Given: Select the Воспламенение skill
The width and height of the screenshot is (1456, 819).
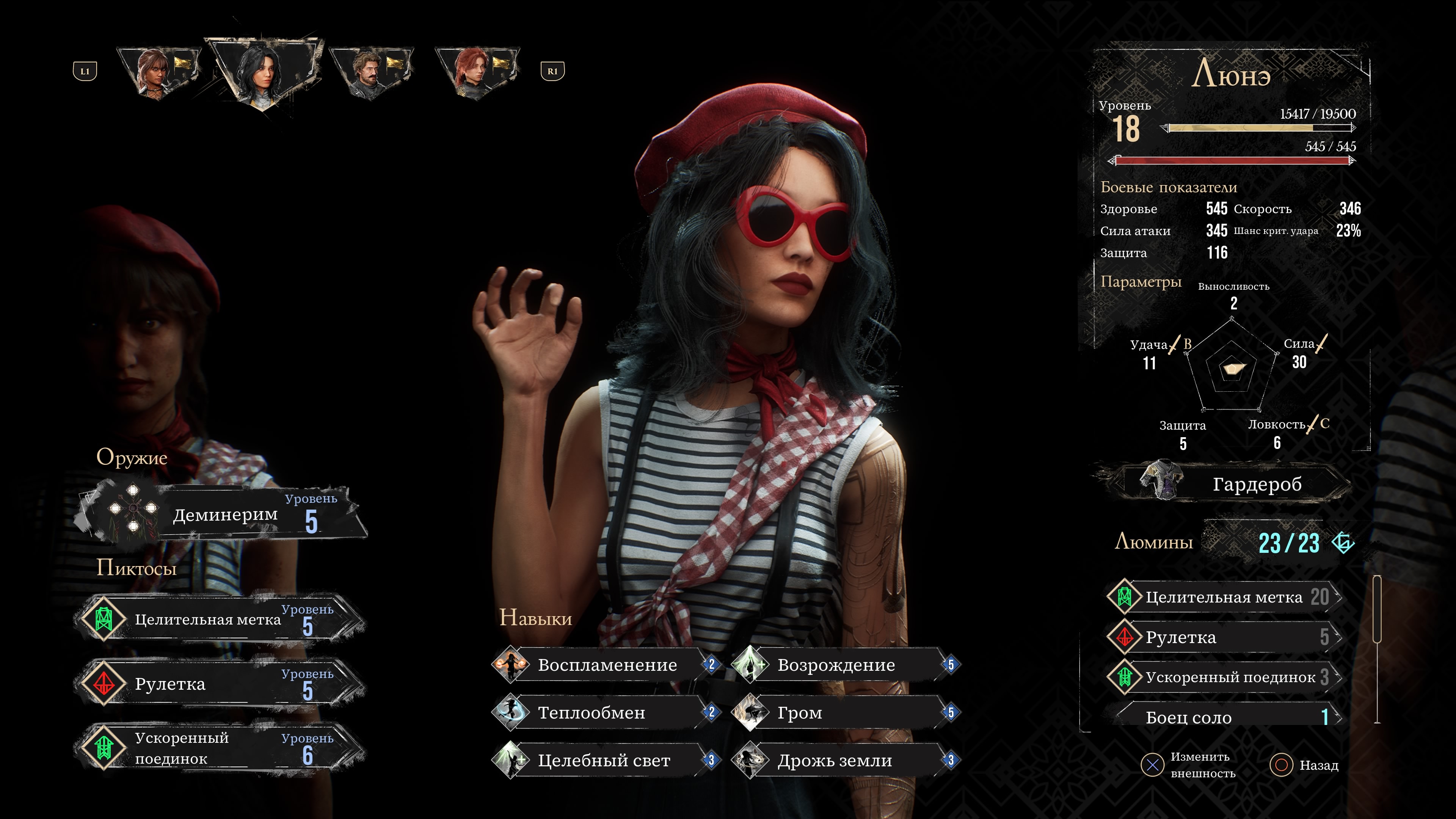Looking at the screenshot, I should [x=606, y=665].
